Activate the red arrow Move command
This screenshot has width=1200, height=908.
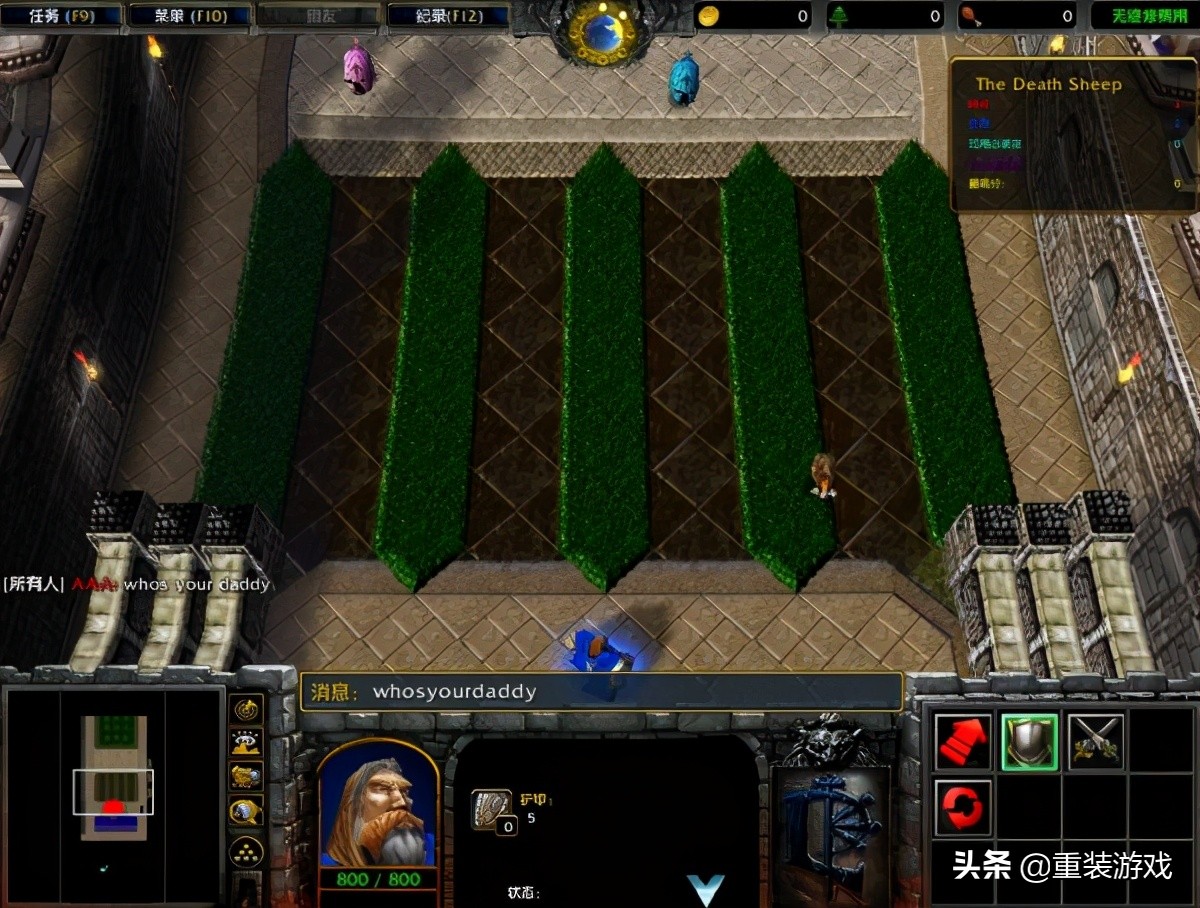pyautogui.click(x=963, y=741)
